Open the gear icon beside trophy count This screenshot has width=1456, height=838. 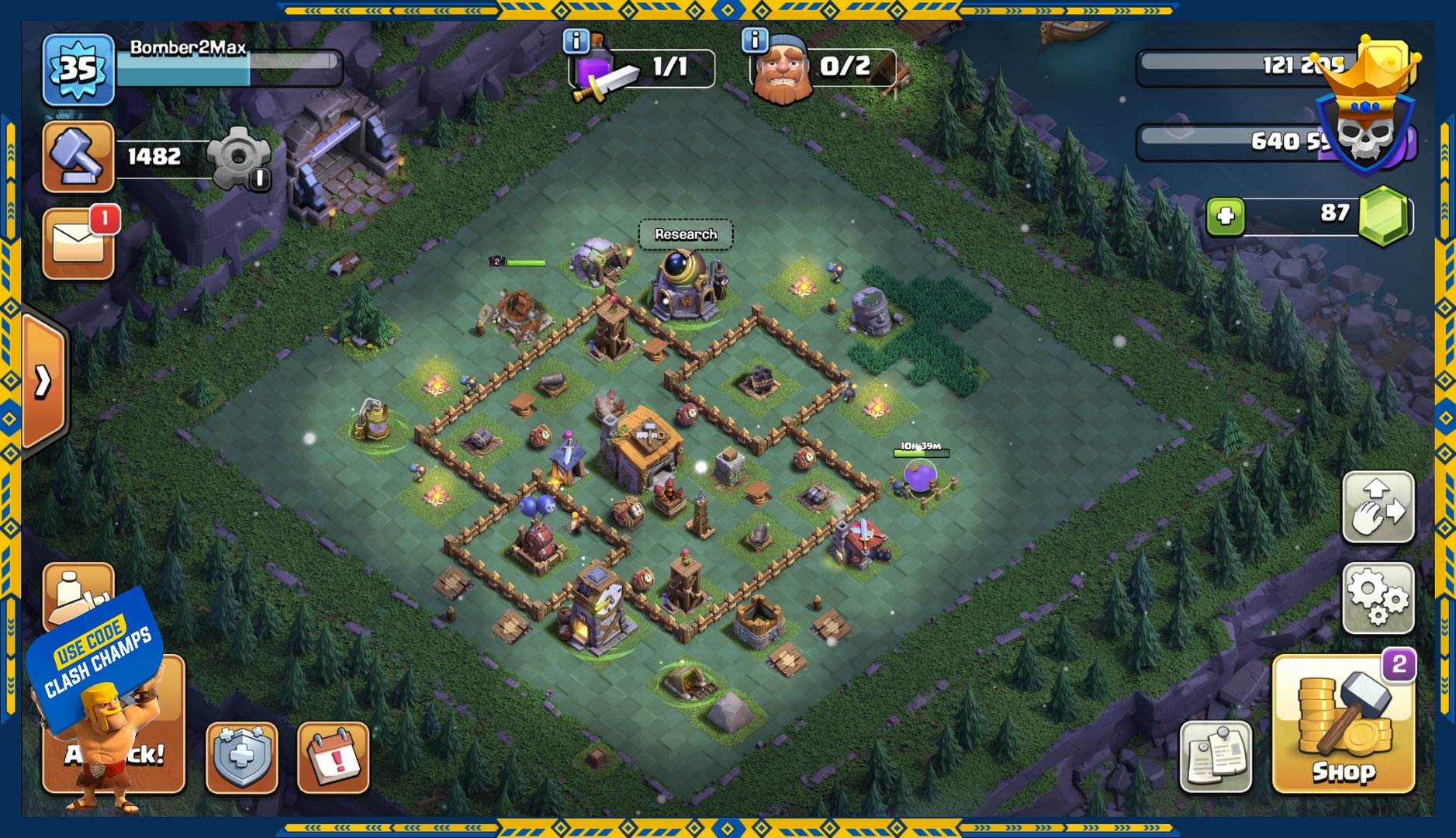240,158
